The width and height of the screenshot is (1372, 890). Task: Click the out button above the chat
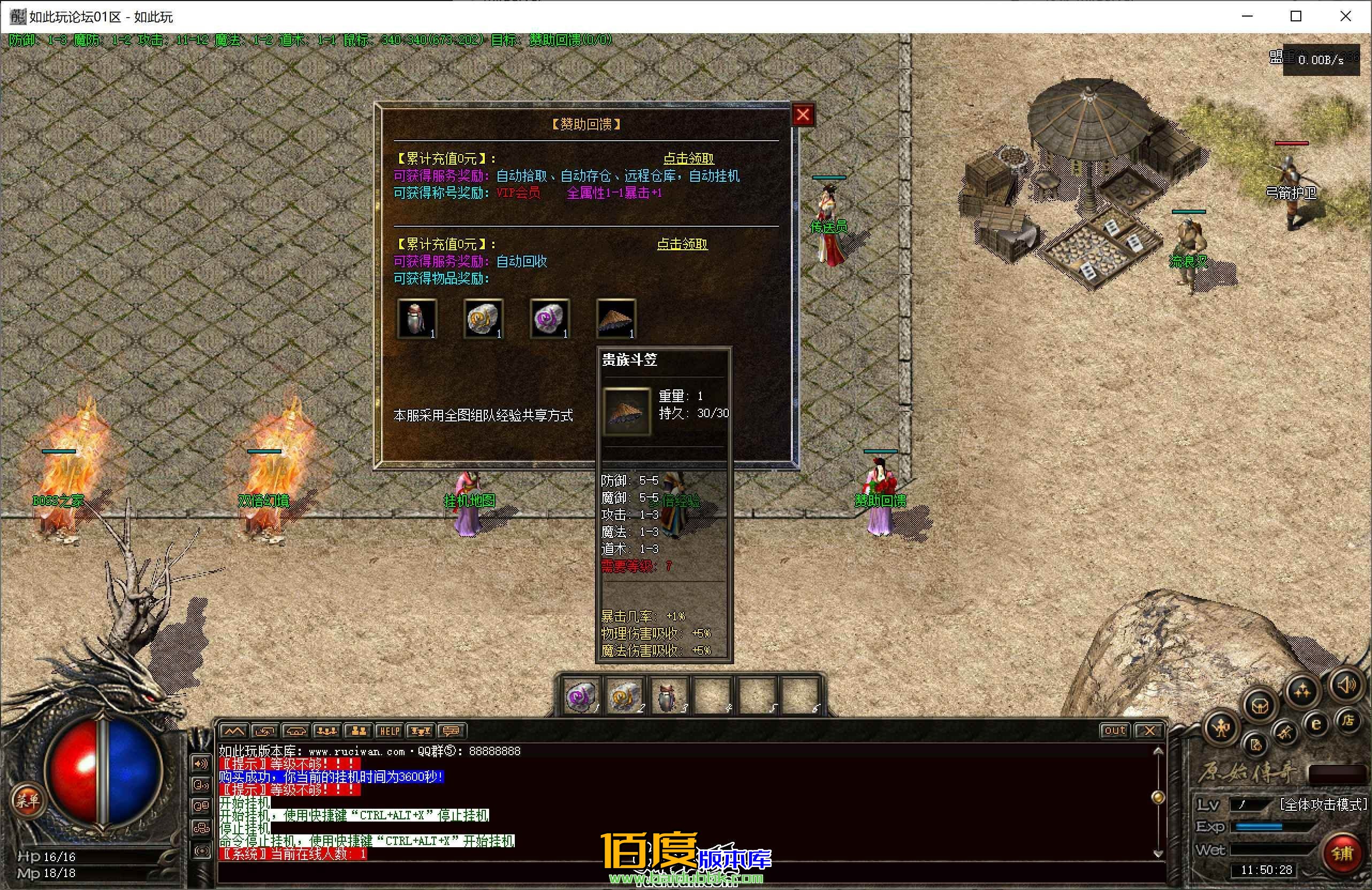(1114, 731)
